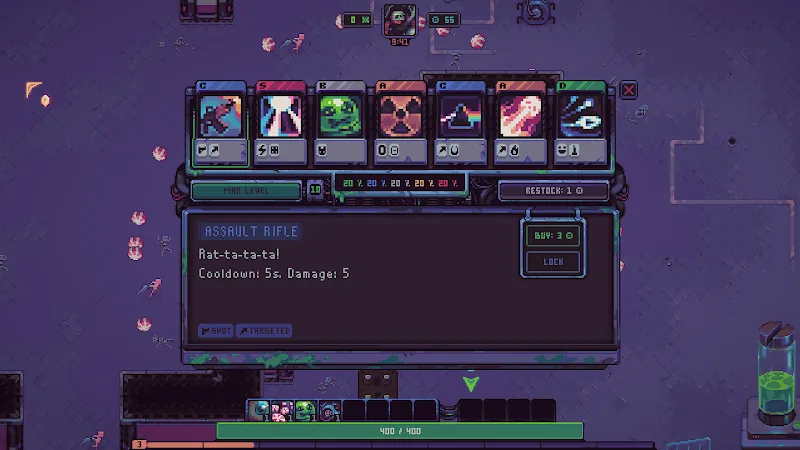Click the Targeted tag in description

click(264, 330)
